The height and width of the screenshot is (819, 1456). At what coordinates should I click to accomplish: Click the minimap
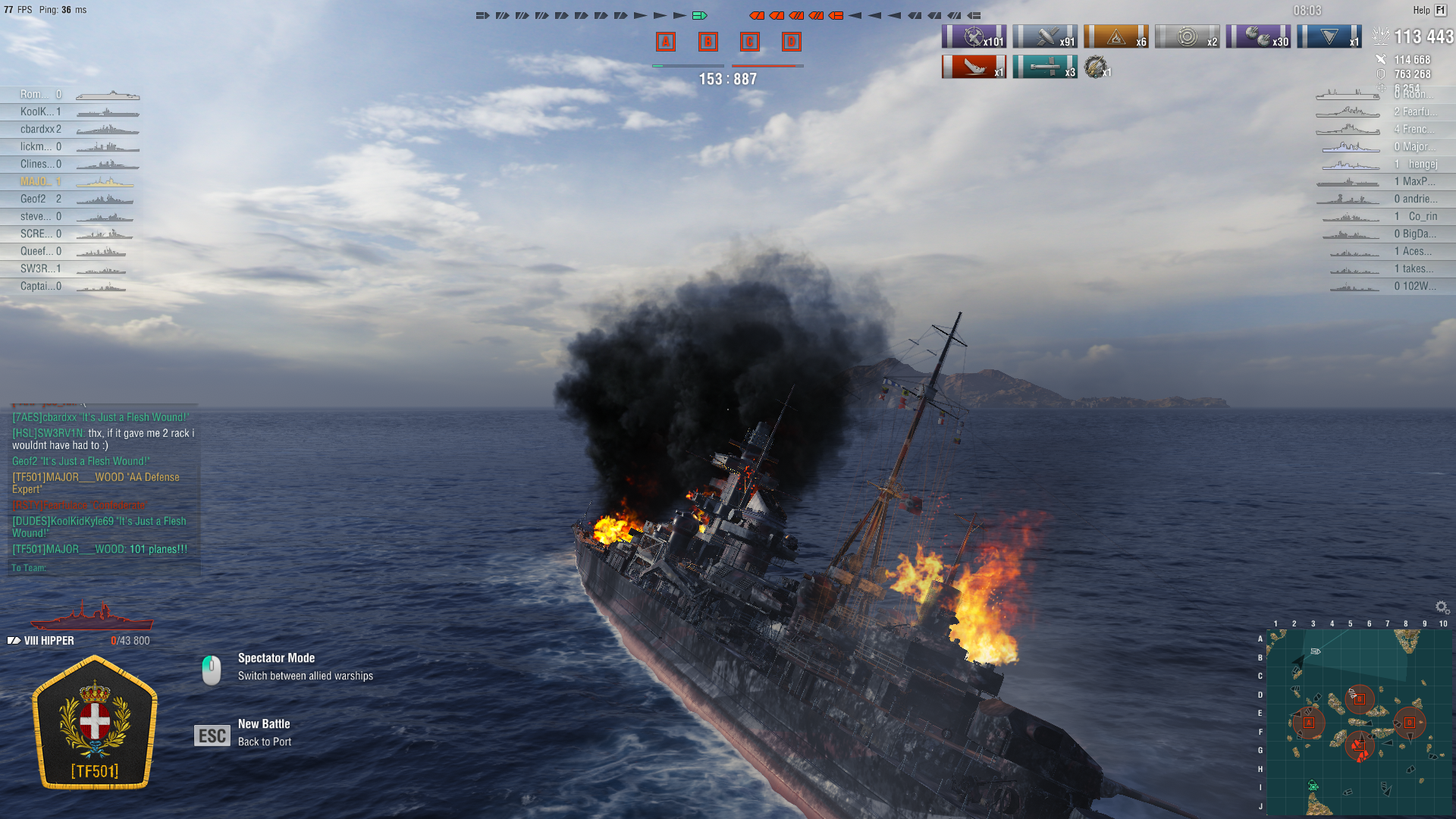coord(1359,722)
